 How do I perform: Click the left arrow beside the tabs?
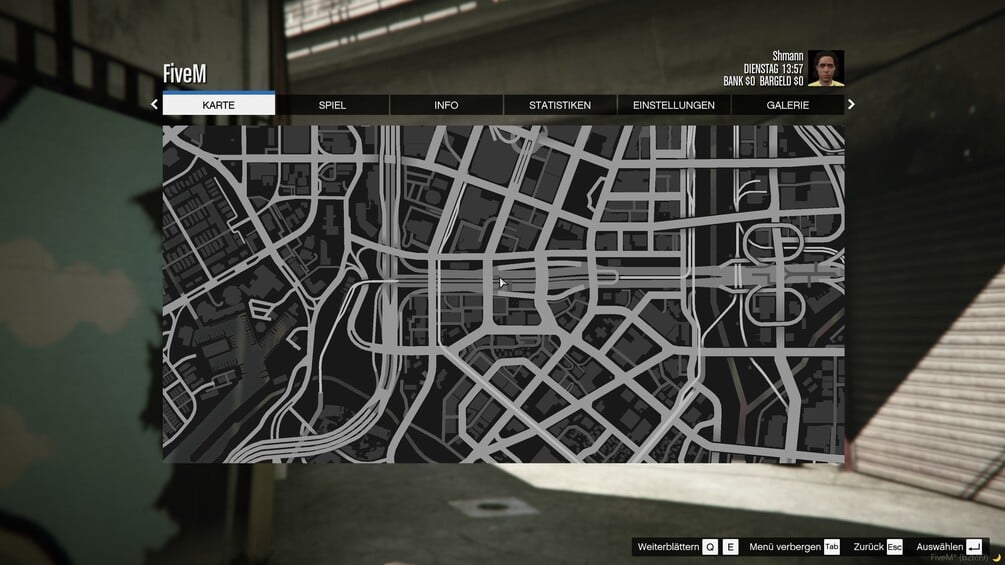pyautogui.click(x=154, y=104)
